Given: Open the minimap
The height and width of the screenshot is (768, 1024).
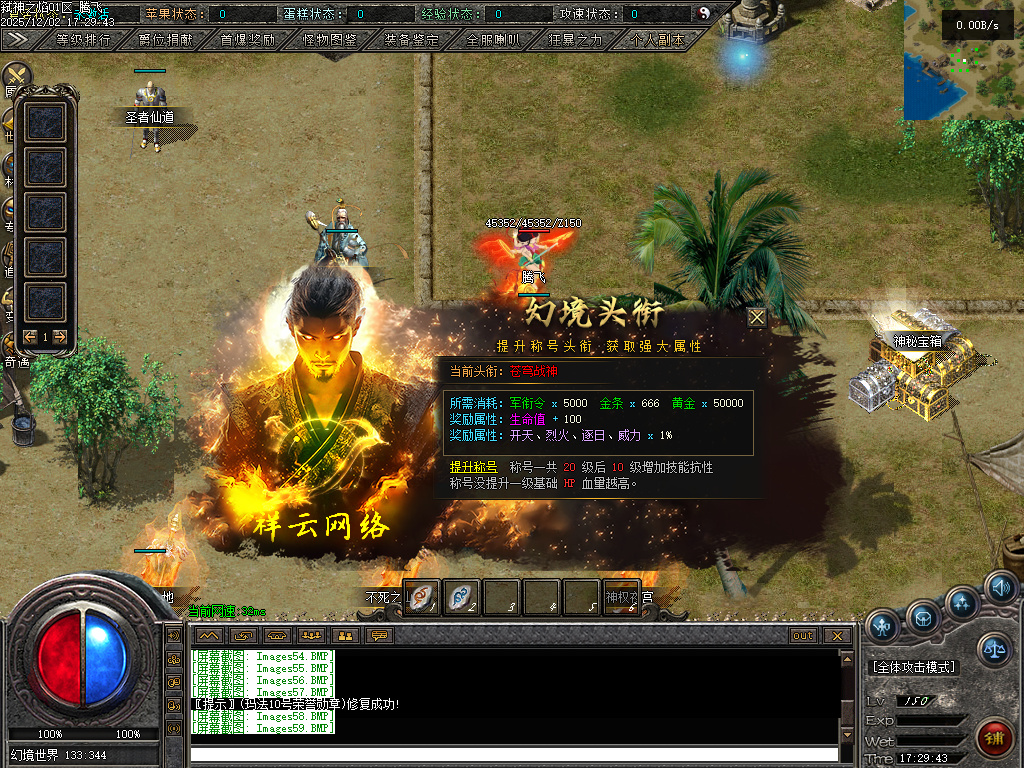Looking at the screenshot, I should coord(963,60).
